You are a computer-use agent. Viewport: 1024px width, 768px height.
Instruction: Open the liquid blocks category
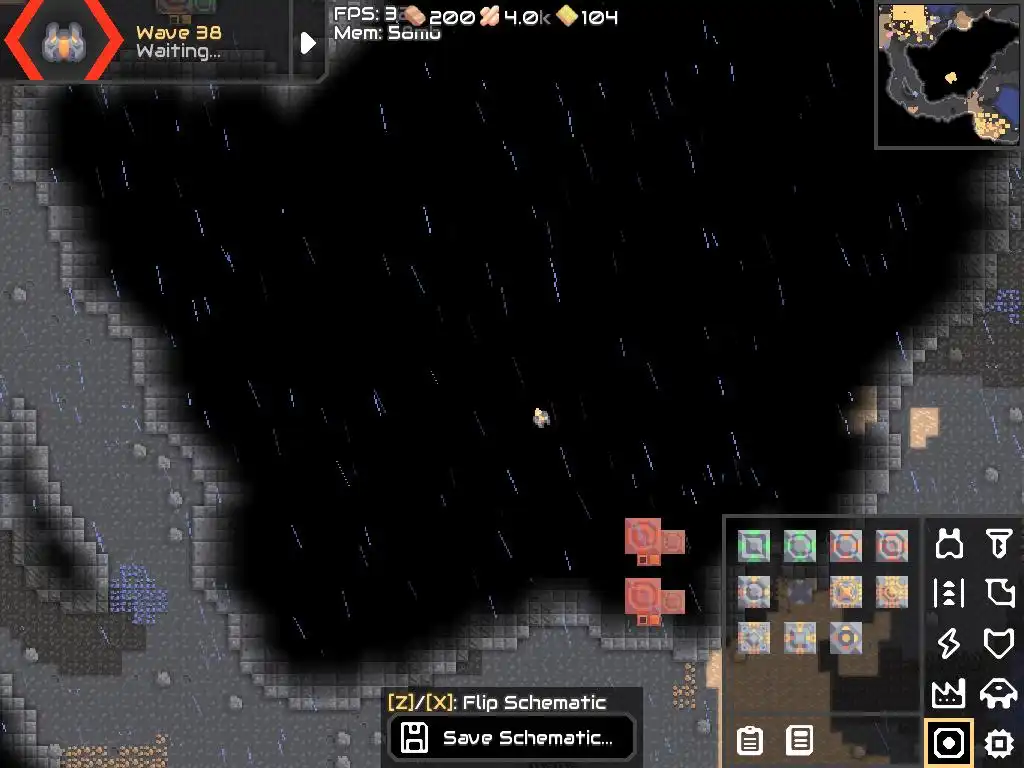point(998,593)
